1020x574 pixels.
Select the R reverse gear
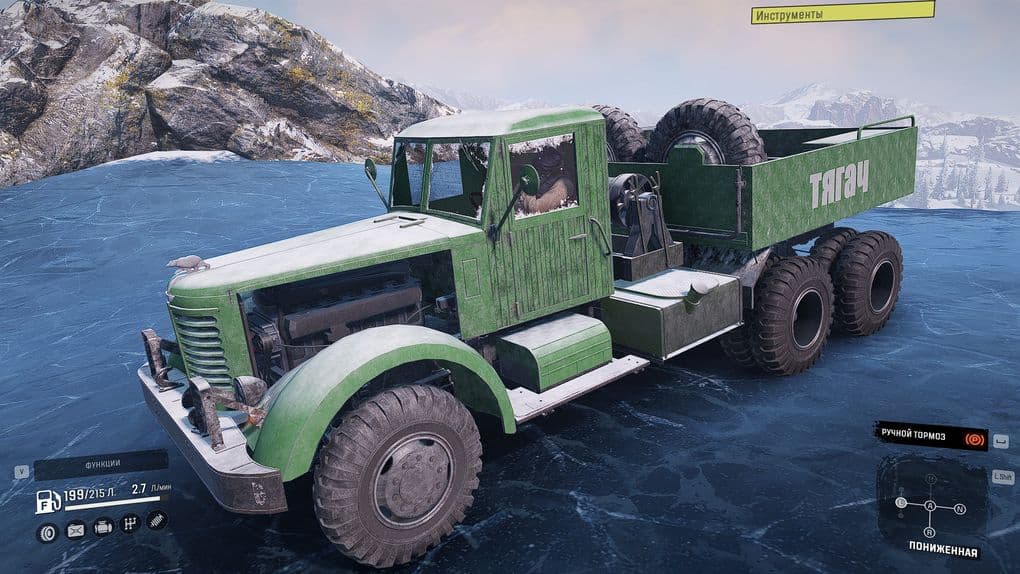point(930,532)
